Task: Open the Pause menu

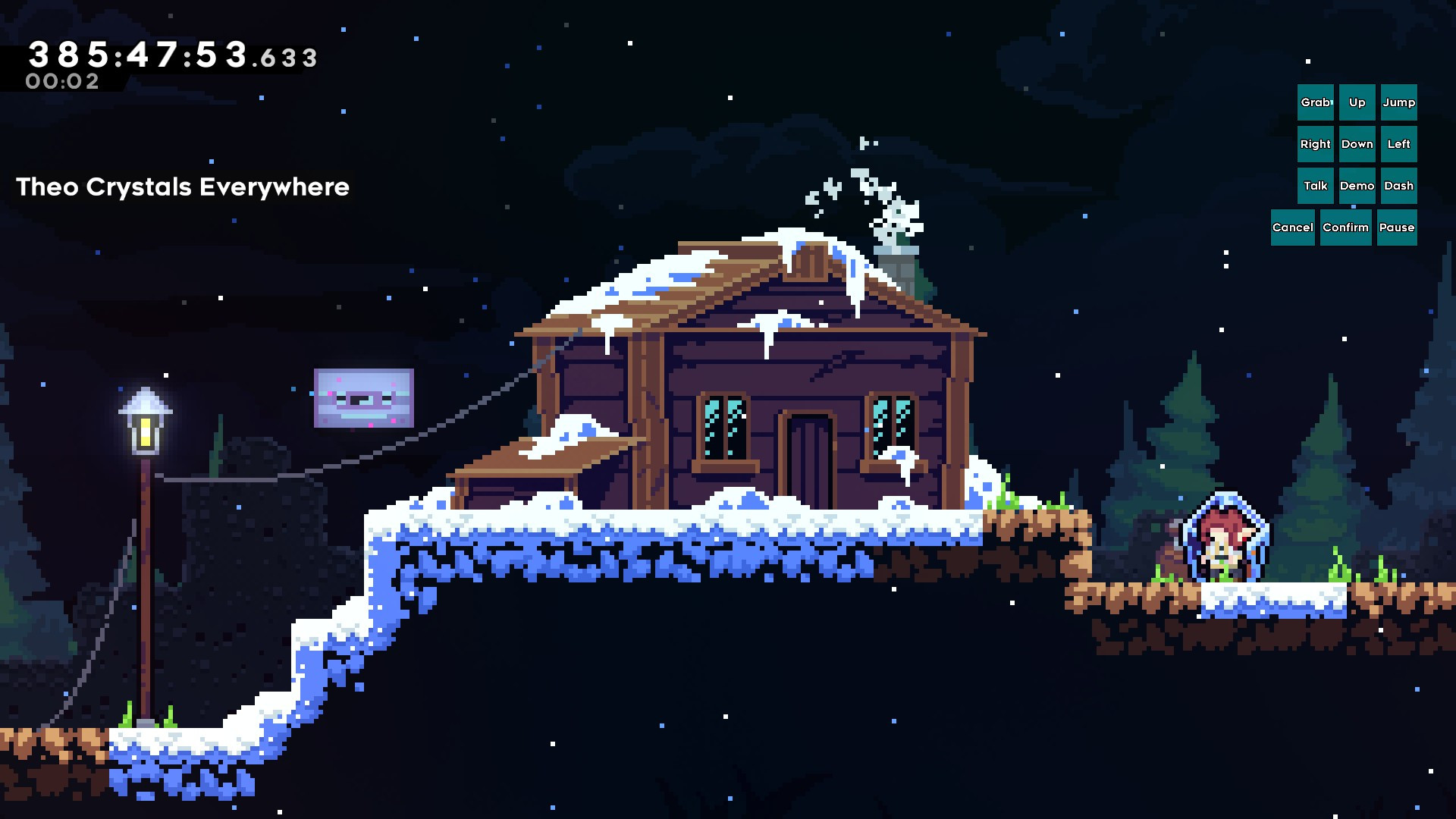Action: 1397,227
